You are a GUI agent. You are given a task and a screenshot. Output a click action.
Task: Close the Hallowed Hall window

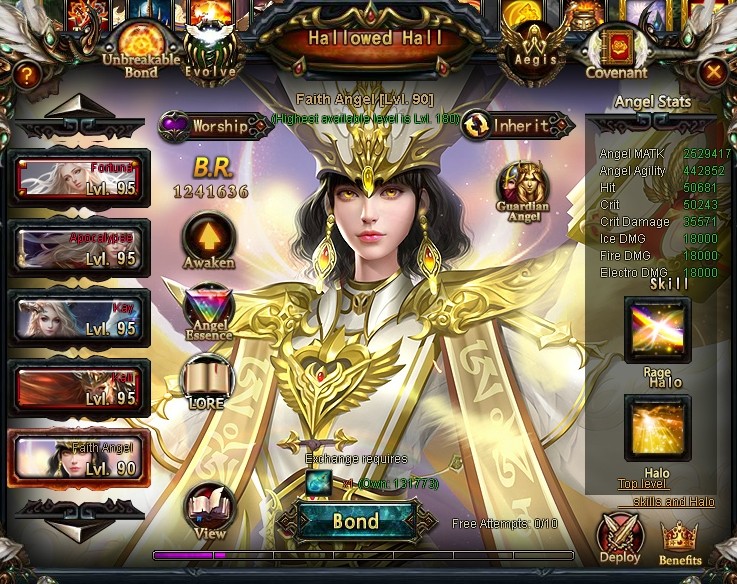click(x=713, y=72)
